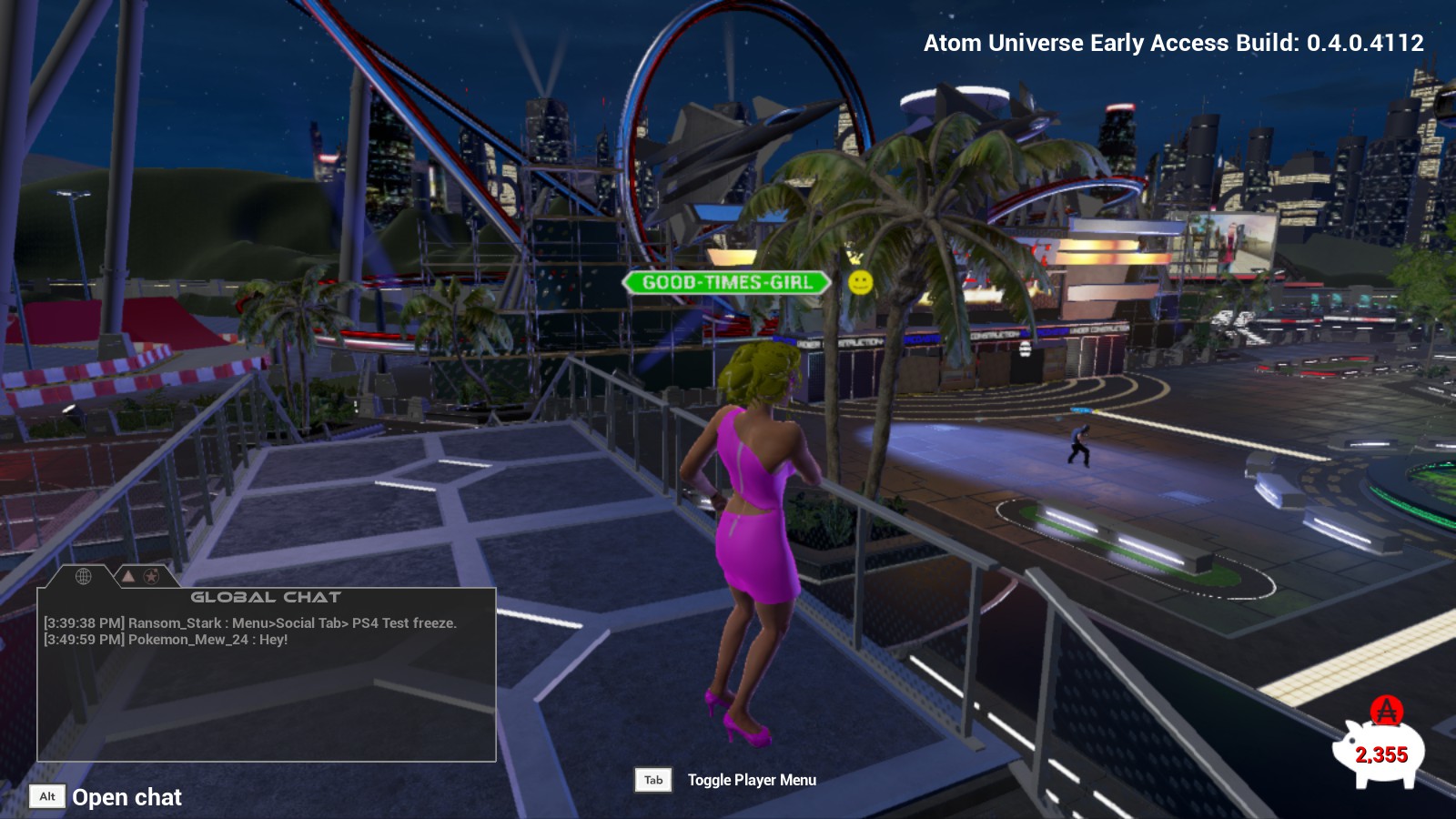1456x819 pixels.
Task: Click the yellow smiley emote icon
Action: tap(860, 282)
